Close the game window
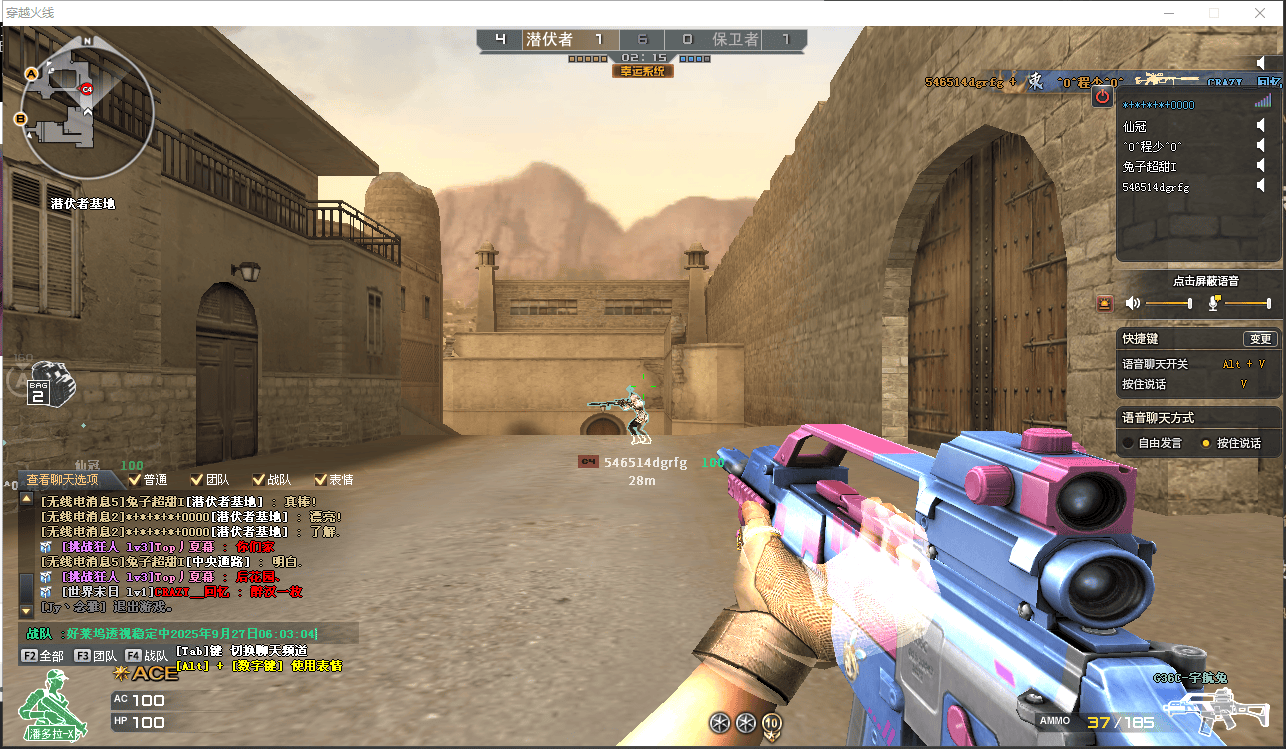 click(1260, 13)
